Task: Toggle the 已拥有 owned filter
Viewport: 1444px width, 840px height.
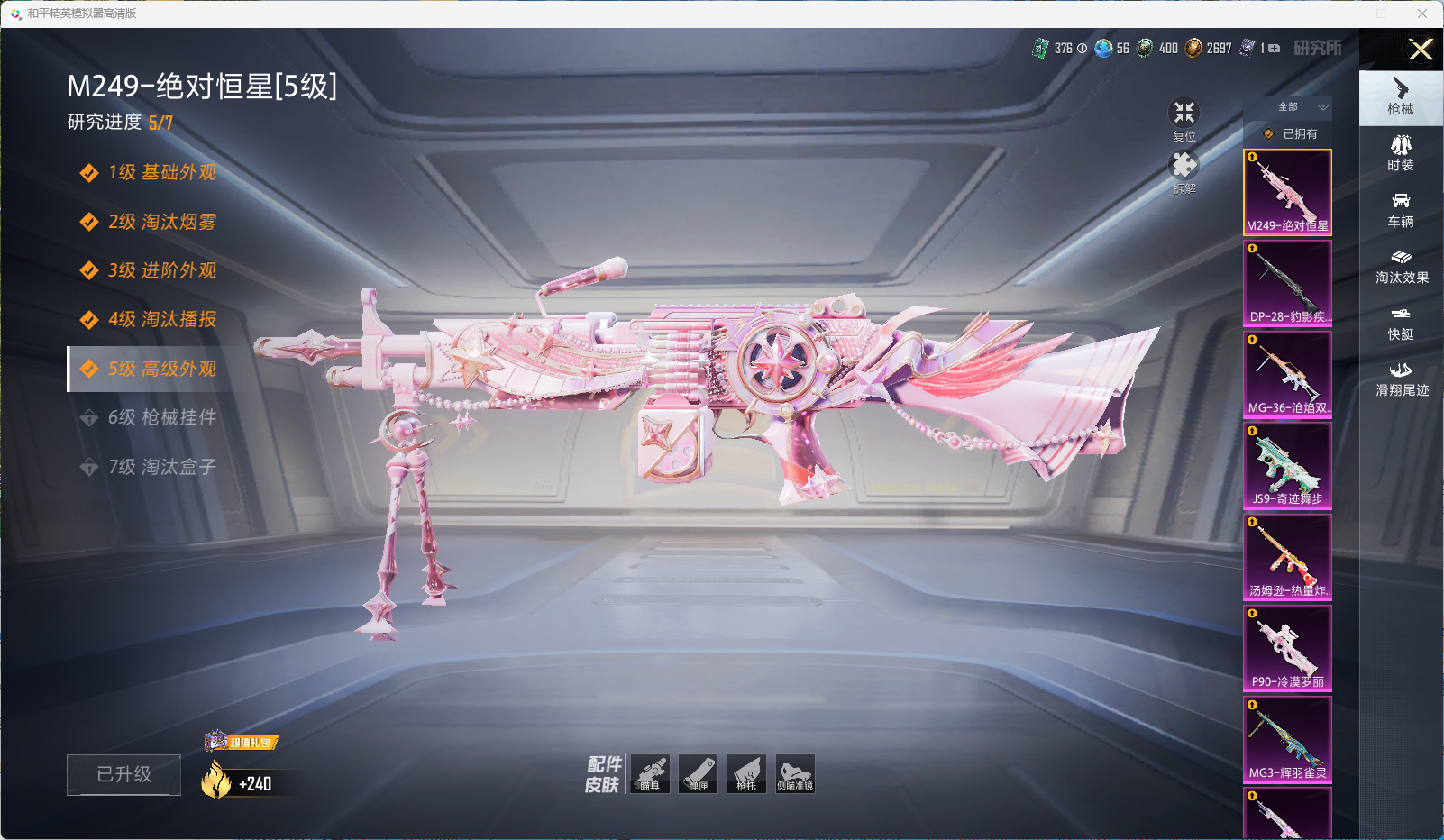Action: click(1289, 133)
